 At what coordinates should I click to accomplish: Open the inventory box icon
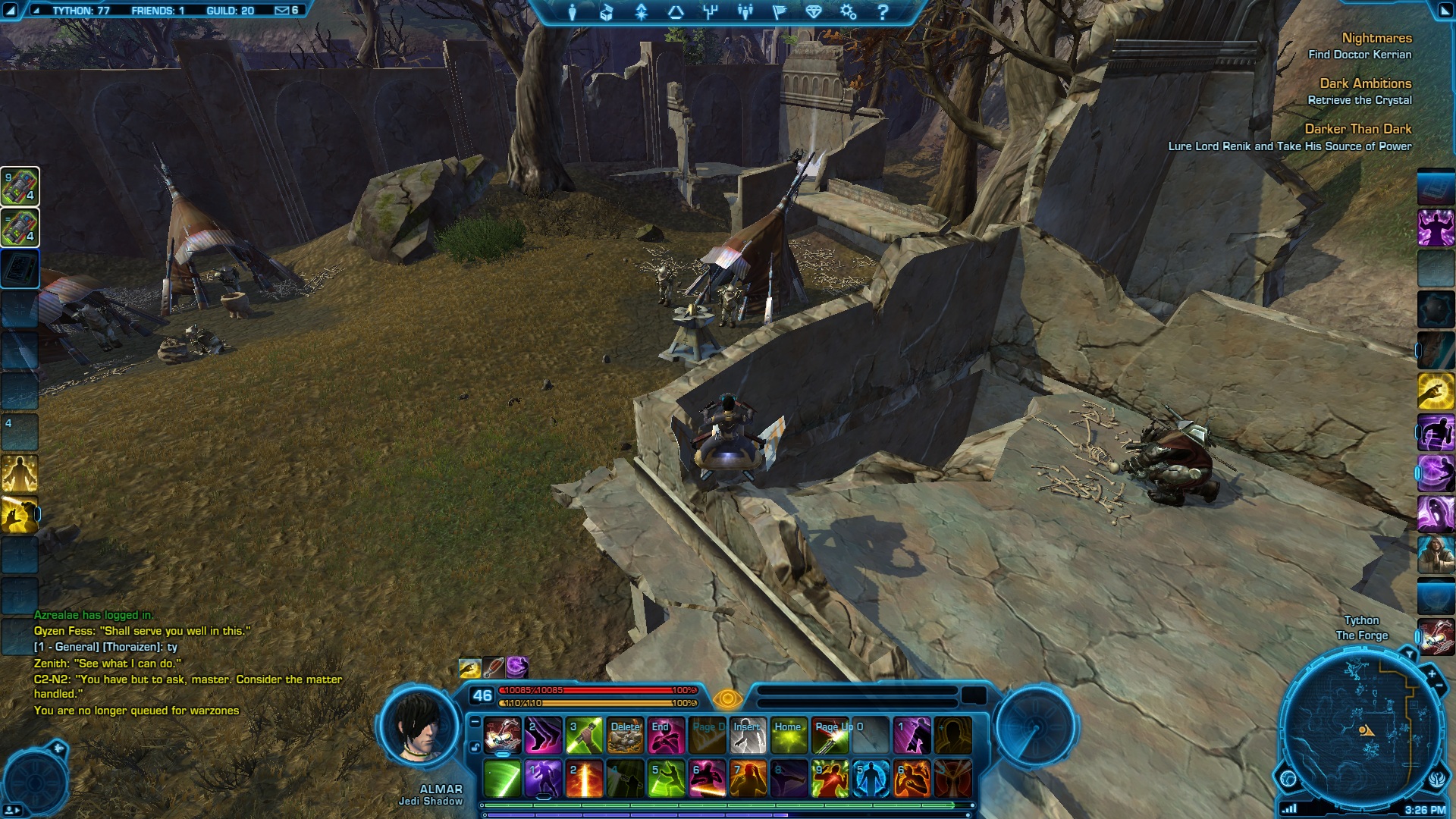click(607, 12)
